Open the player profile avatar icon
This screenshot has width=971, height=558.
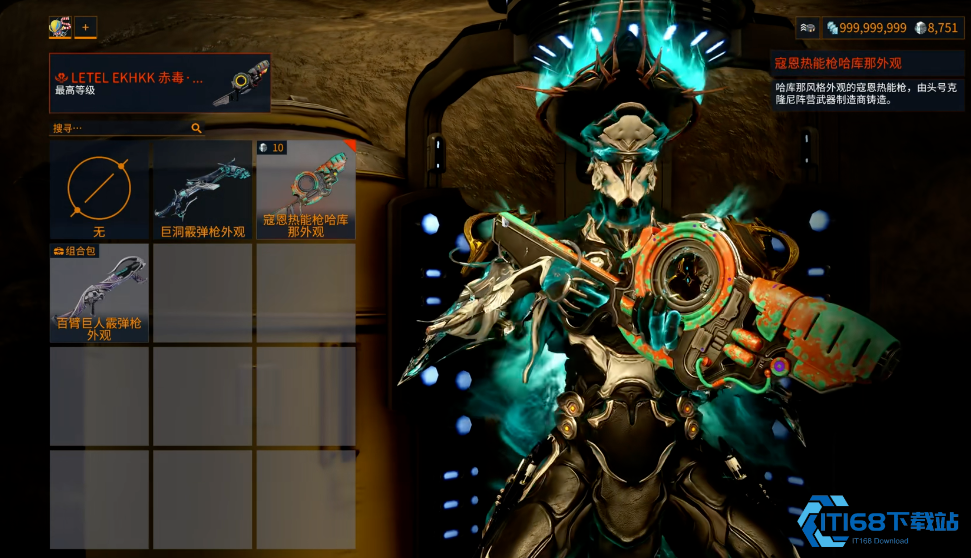(x=60, y=27)
